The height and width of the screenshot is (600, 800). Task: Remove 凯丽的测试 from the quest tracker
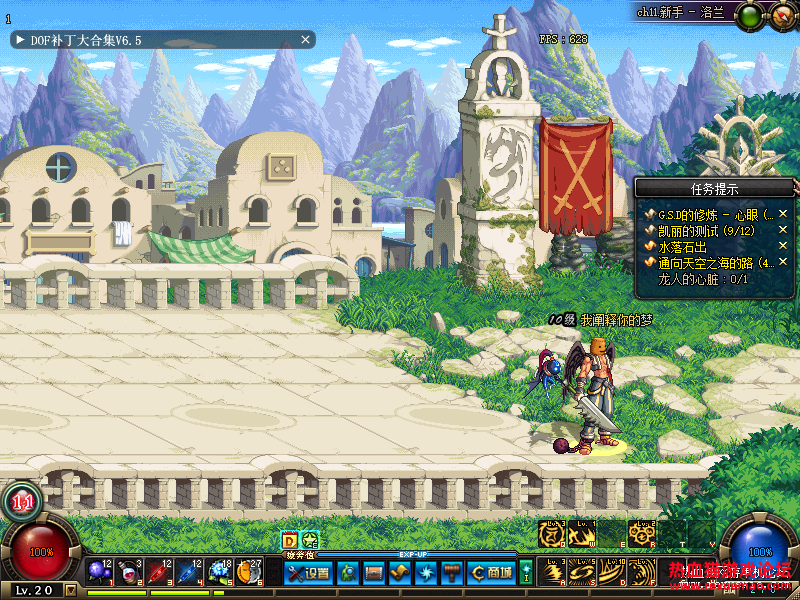tap(783, 231)
